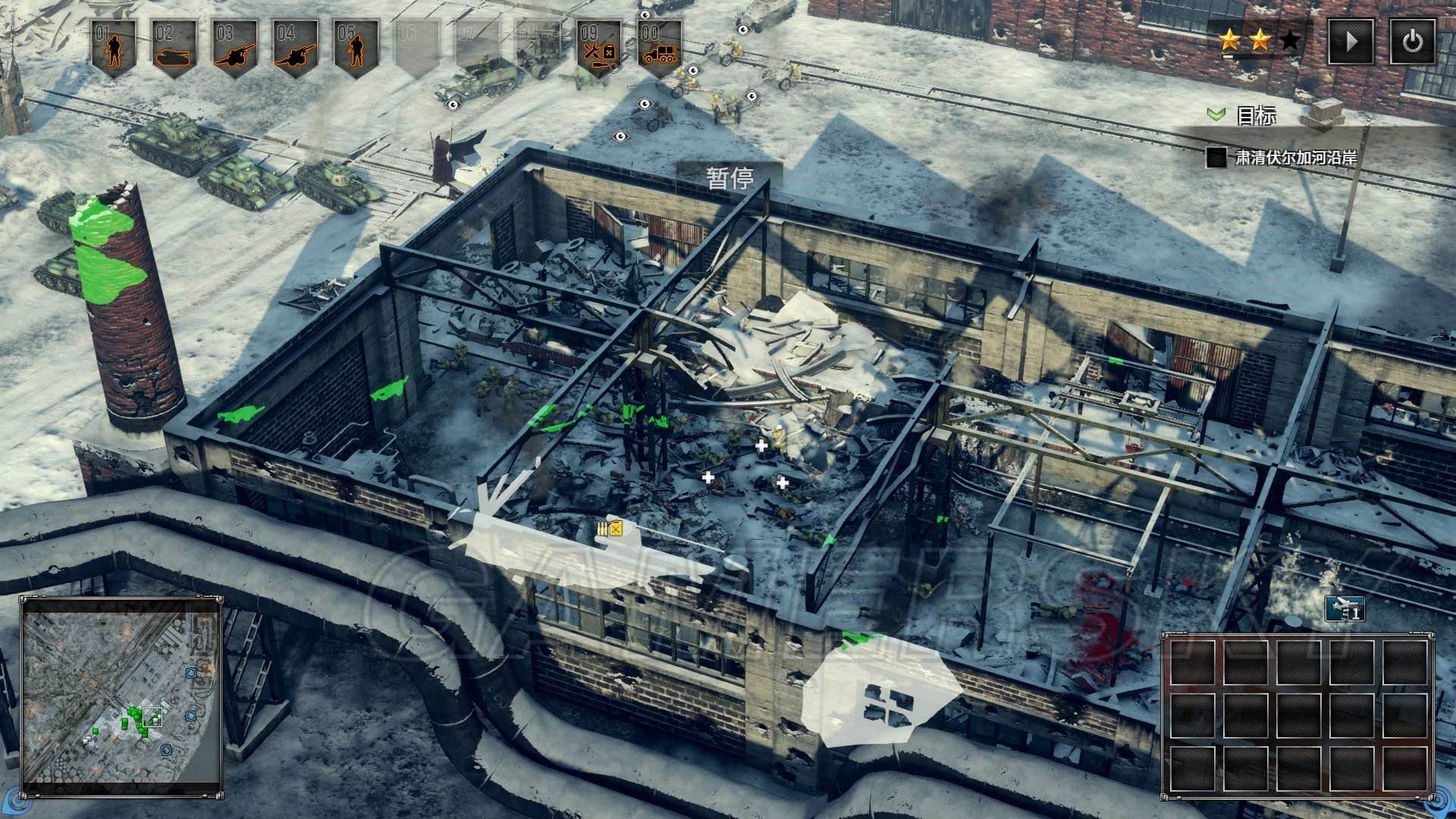Collapse the 目标 objectives list
This screenshot has height=819, width=1456.
tap(1216, 115)
